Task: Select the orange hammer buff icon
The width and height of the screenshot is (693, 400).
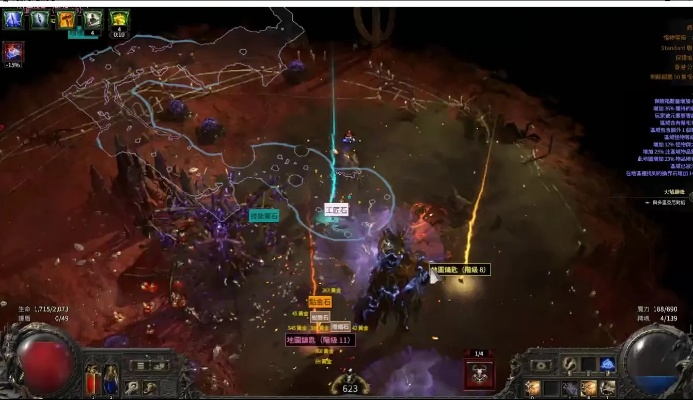Action: tap(66, 18)
